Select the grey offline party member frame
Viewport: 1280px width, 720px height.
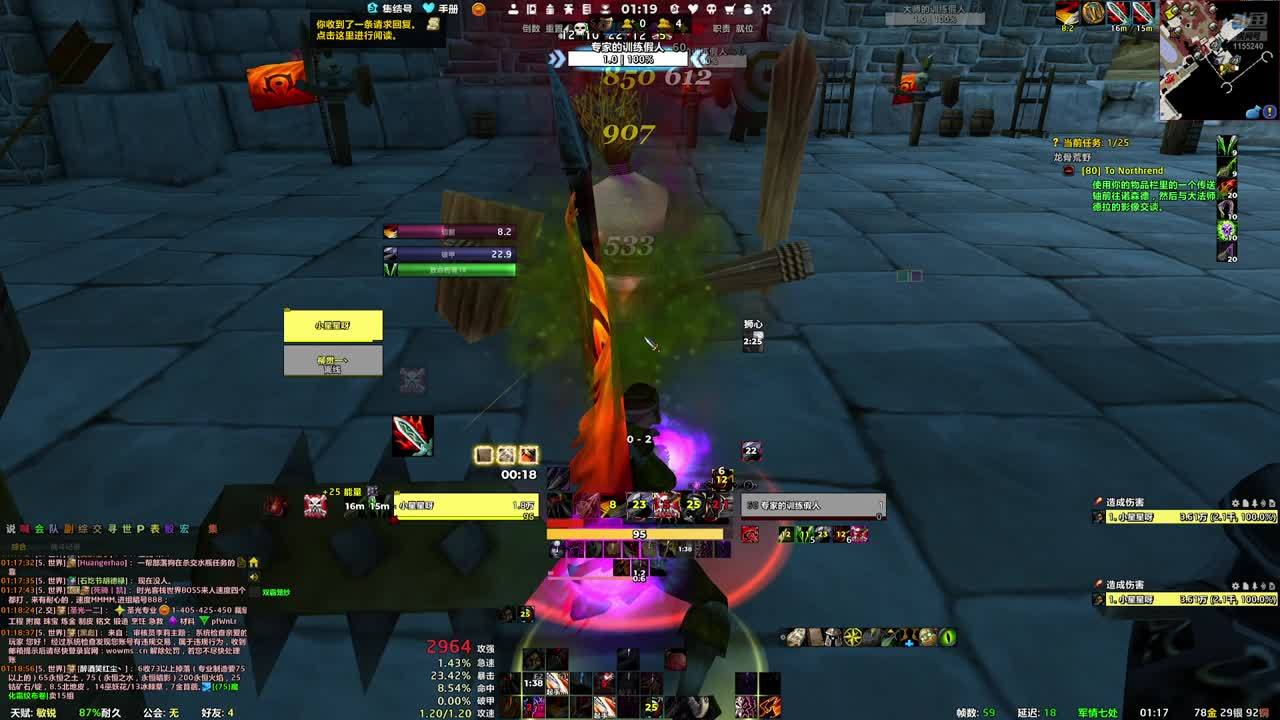coord(333,361)
